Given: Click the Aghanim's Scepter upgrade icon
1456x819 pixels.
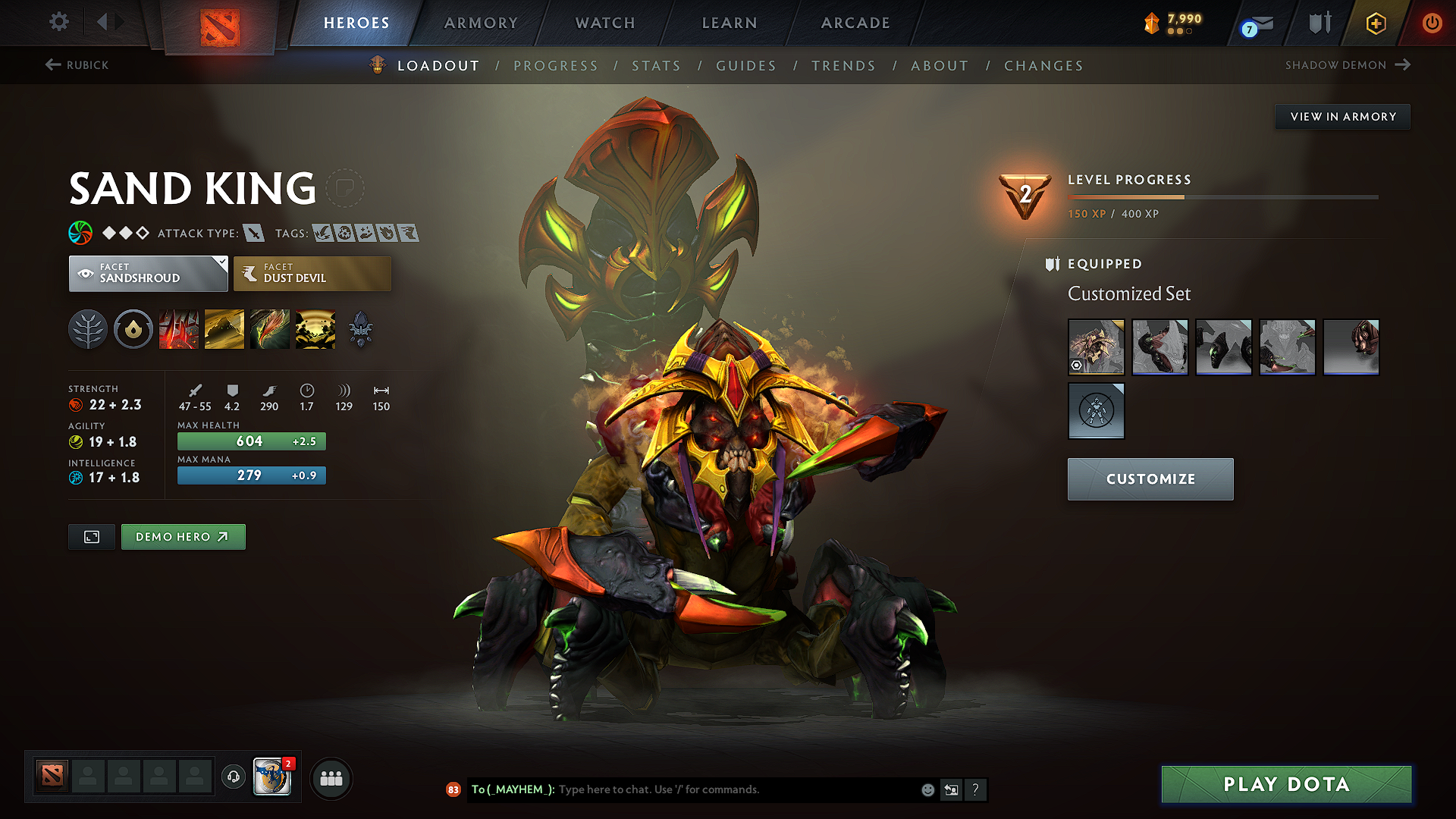Looking at the screenshot, I should click(361, 328).
